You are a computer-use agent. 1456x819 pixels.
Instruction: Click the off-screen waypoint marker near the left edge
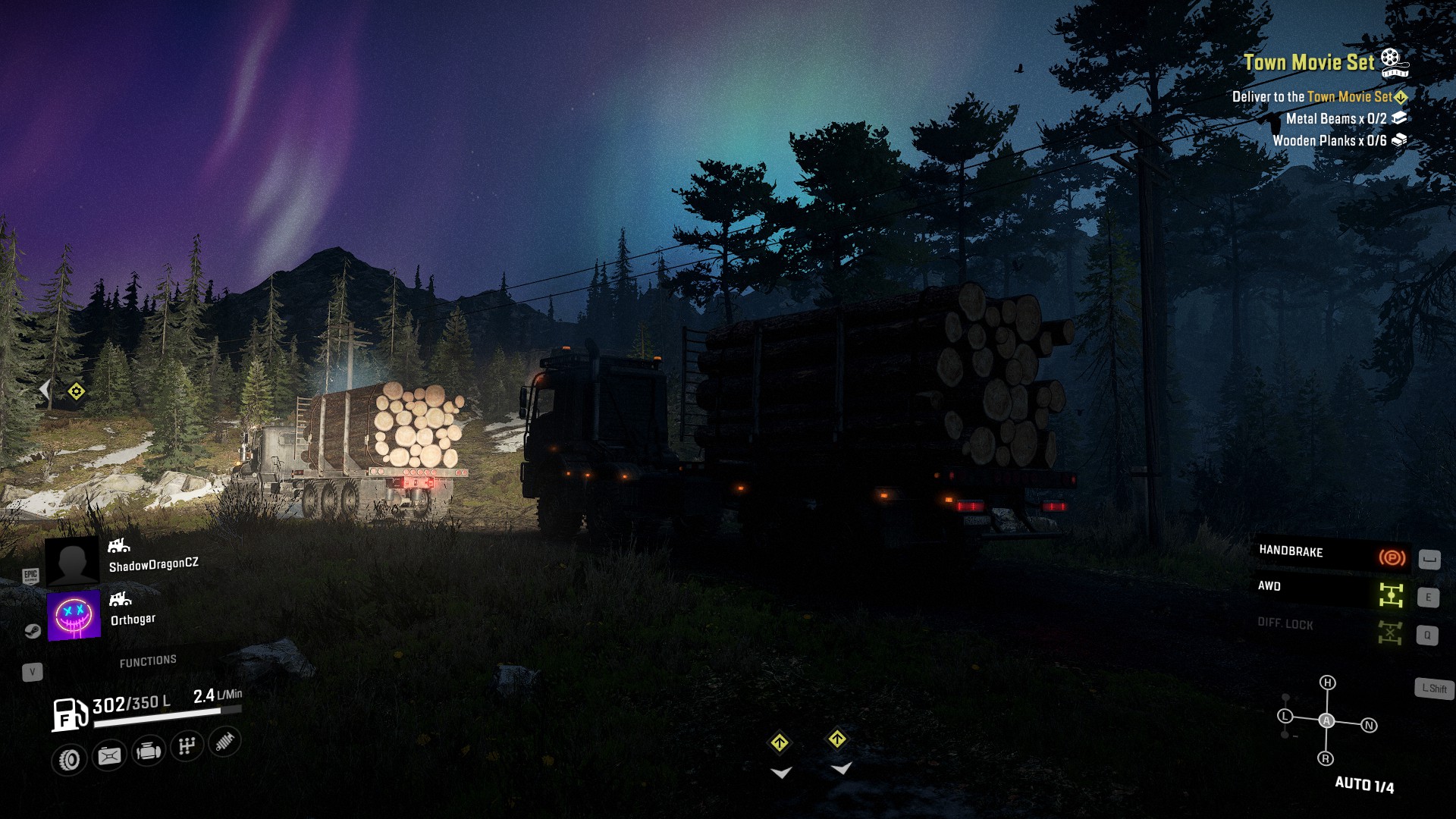tap(76, 391)
